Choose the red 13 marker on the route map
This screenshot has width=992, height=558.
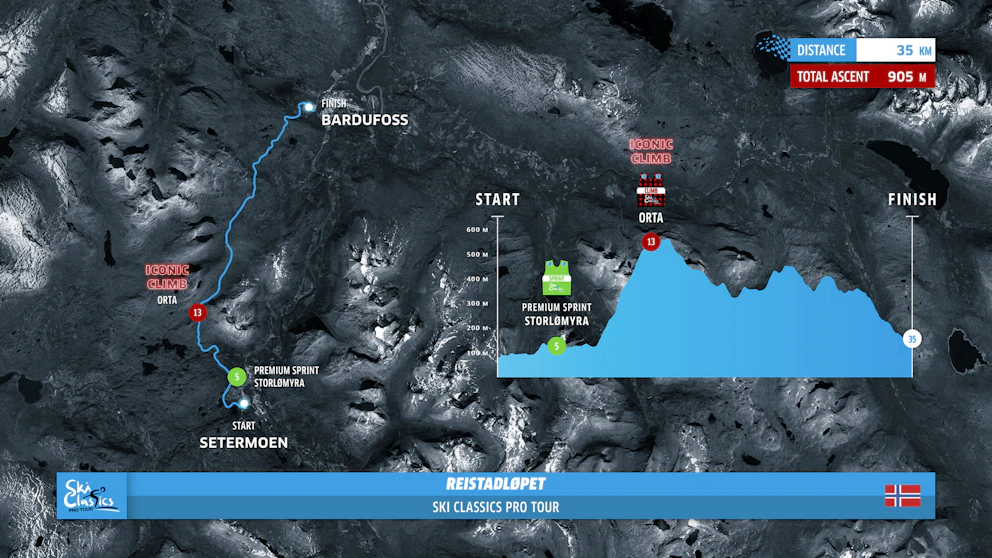[197, 312]
